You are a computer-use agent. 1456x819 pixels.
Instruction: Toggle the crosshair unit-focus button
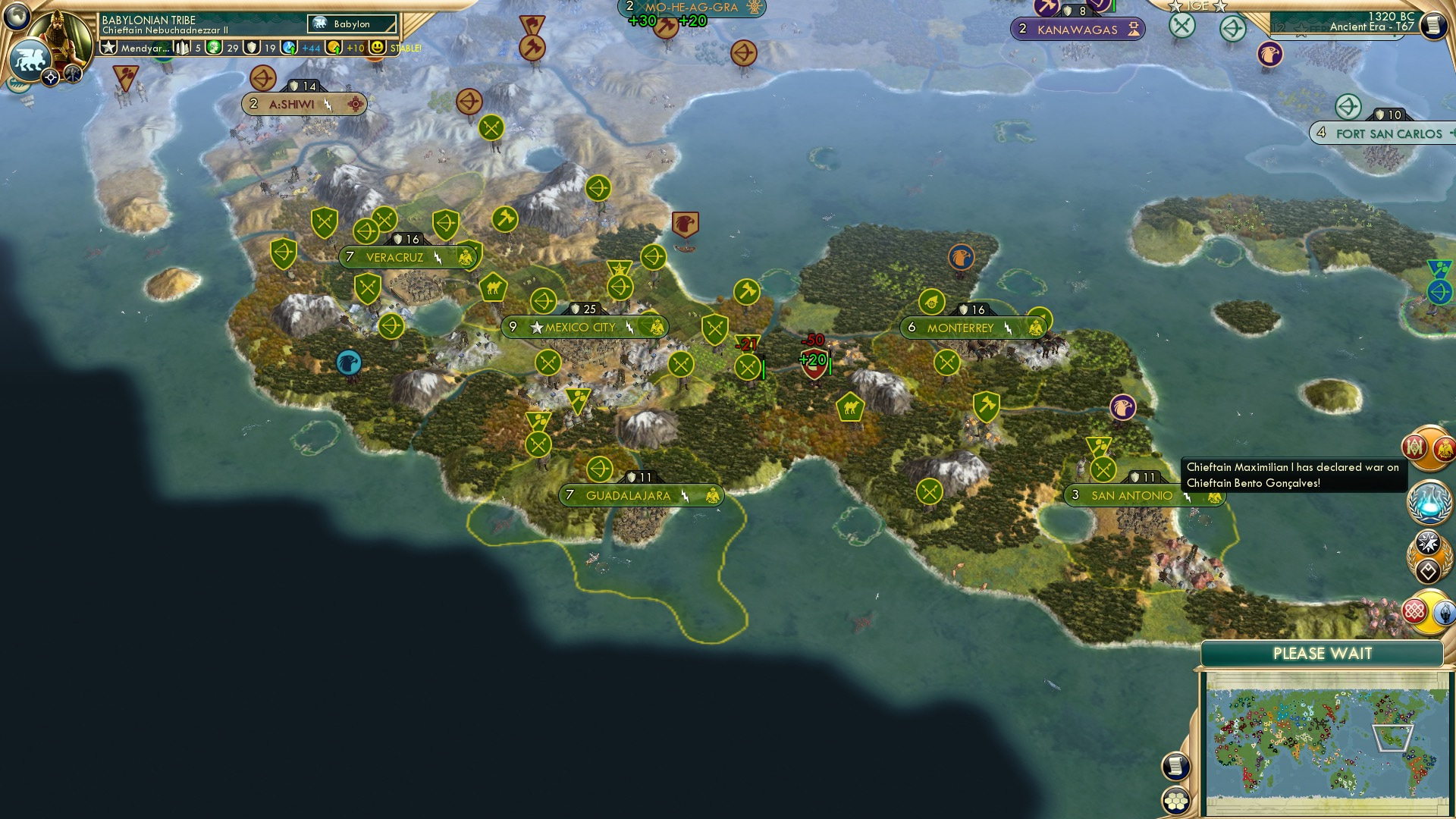pos(50,77)
